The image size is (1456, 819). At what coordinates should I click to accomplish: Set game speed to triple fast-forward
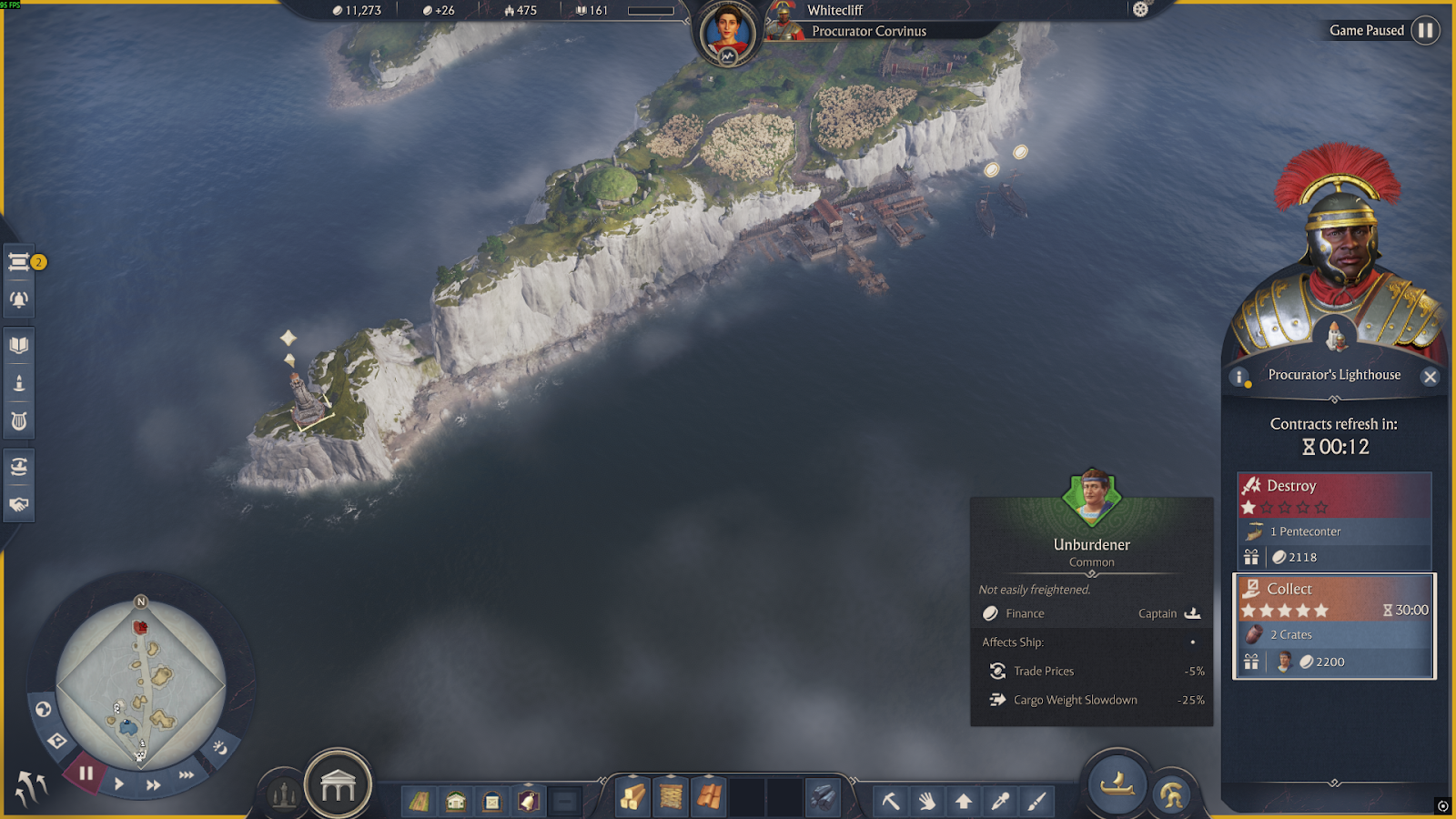pos(187,775)
